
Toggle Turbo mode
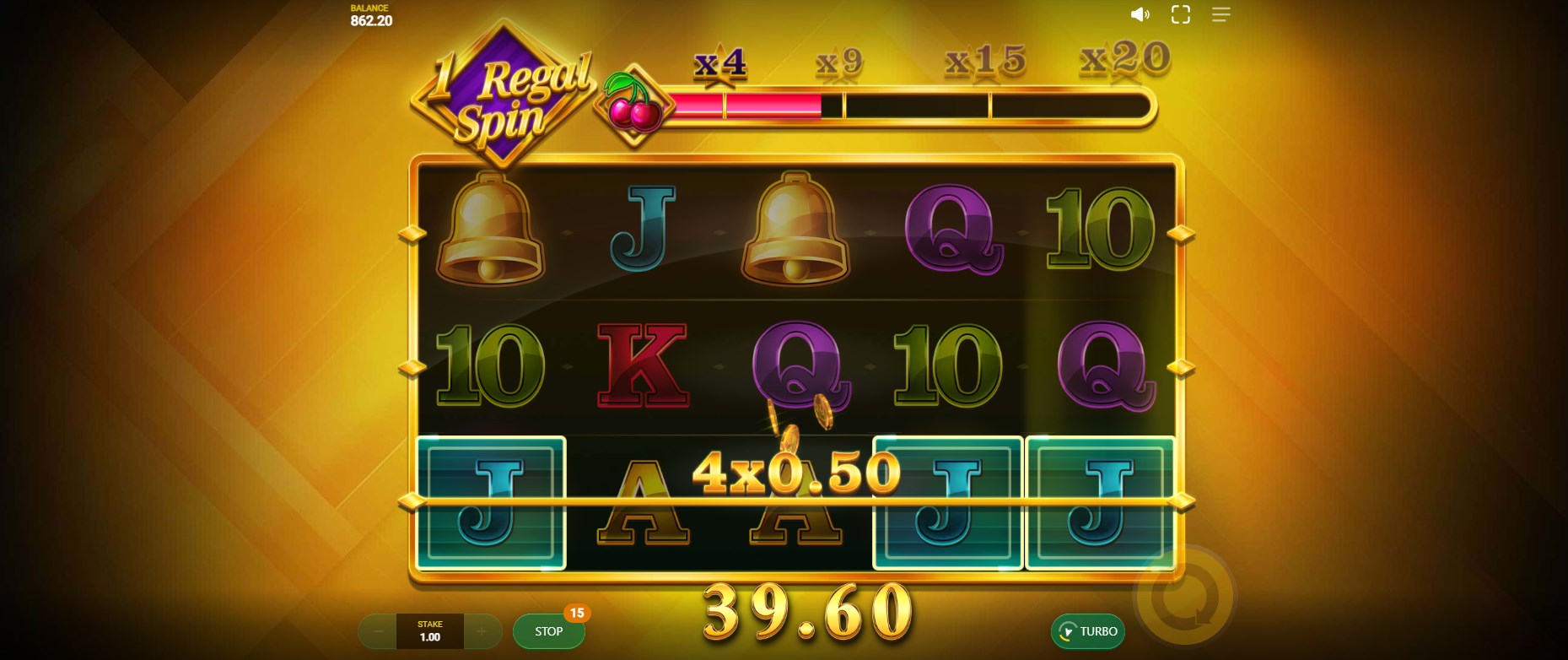point(1088,631)
